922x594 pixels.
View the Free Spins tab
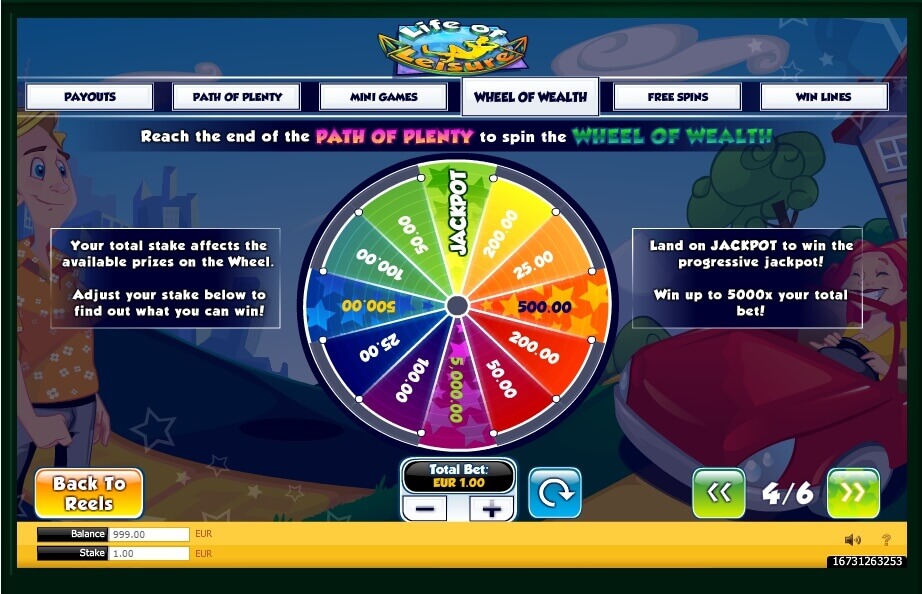(x=677, y=97)
